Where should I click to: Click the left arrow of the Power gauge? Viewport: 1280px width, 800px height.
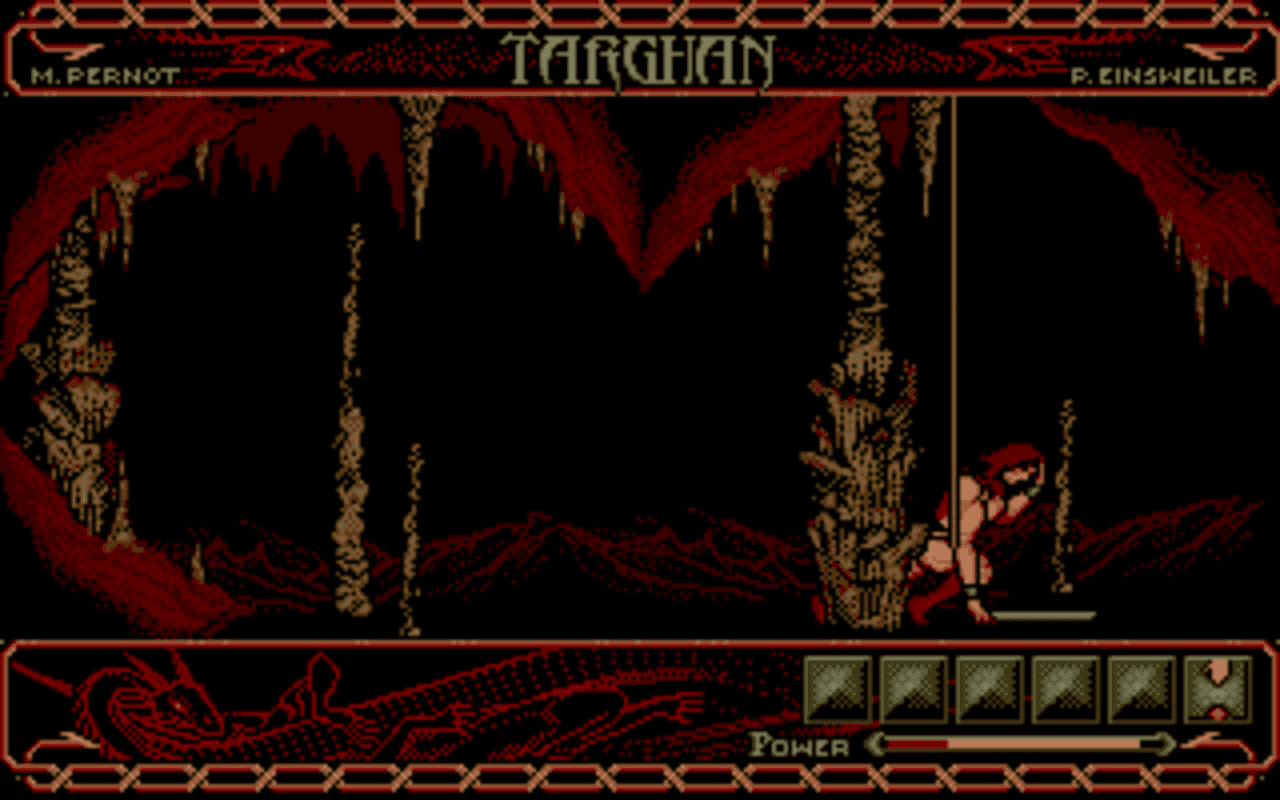(875, 746)
